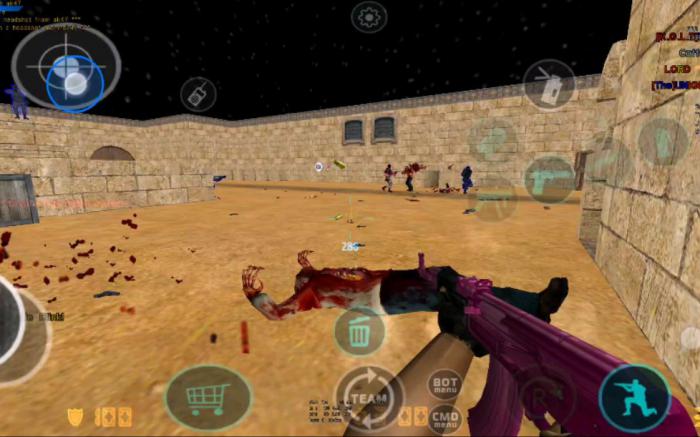Image resolution: width=700 pixels, height=437 pixels.
Task: Tap the crouching soldier button
Action: [x=634, y=398]
